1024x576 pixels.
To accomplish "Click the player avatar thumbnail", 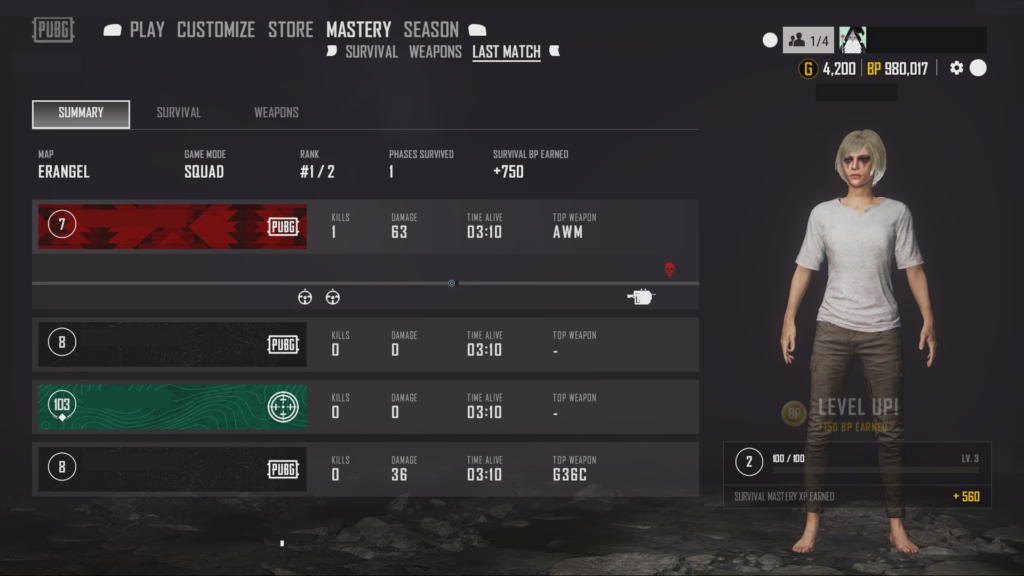I will pyautogui.click(x=852, y=40).
